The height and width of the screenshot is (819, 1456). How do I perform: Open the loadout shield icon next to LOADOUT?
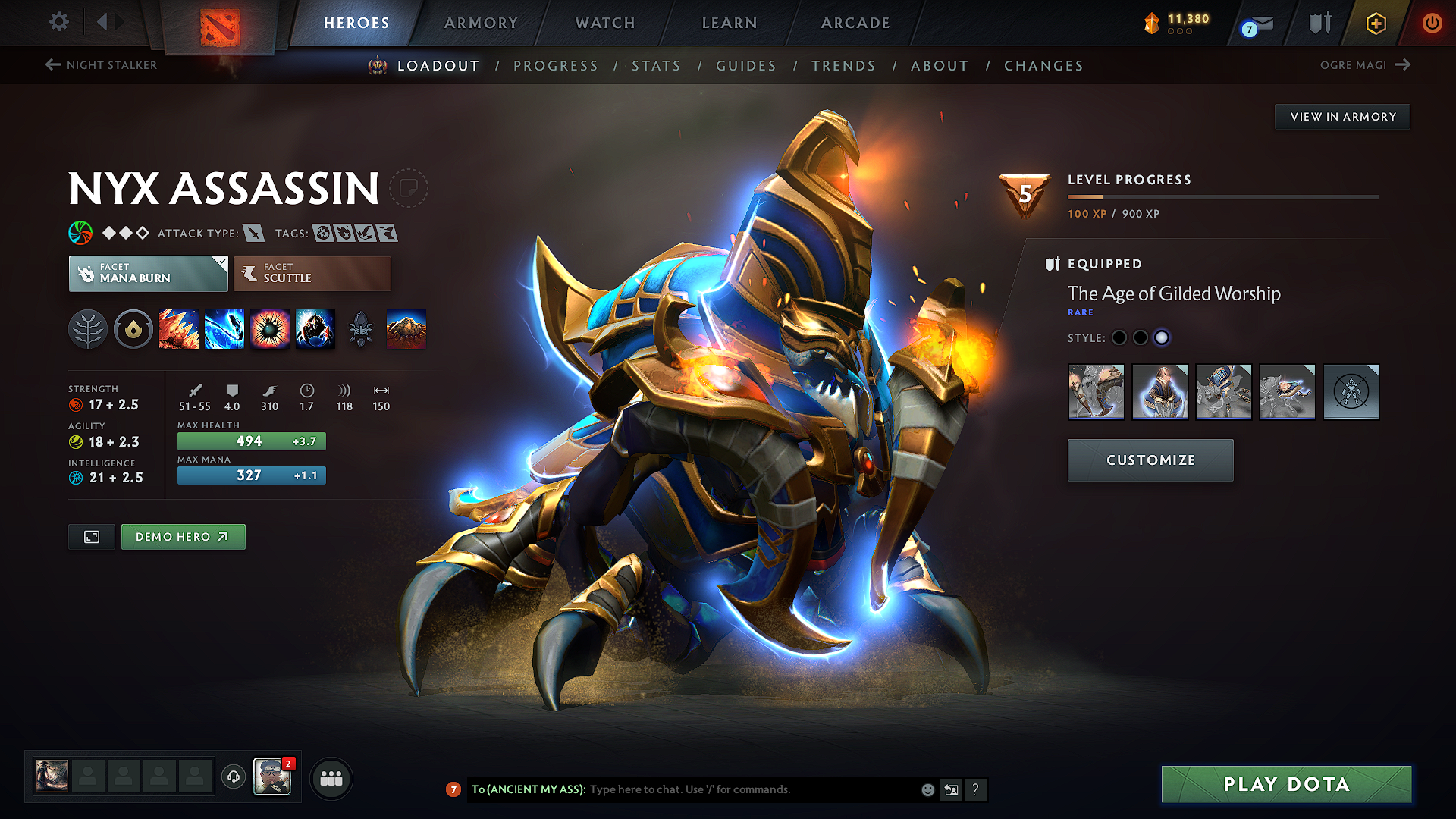click(x=375, y=65)
